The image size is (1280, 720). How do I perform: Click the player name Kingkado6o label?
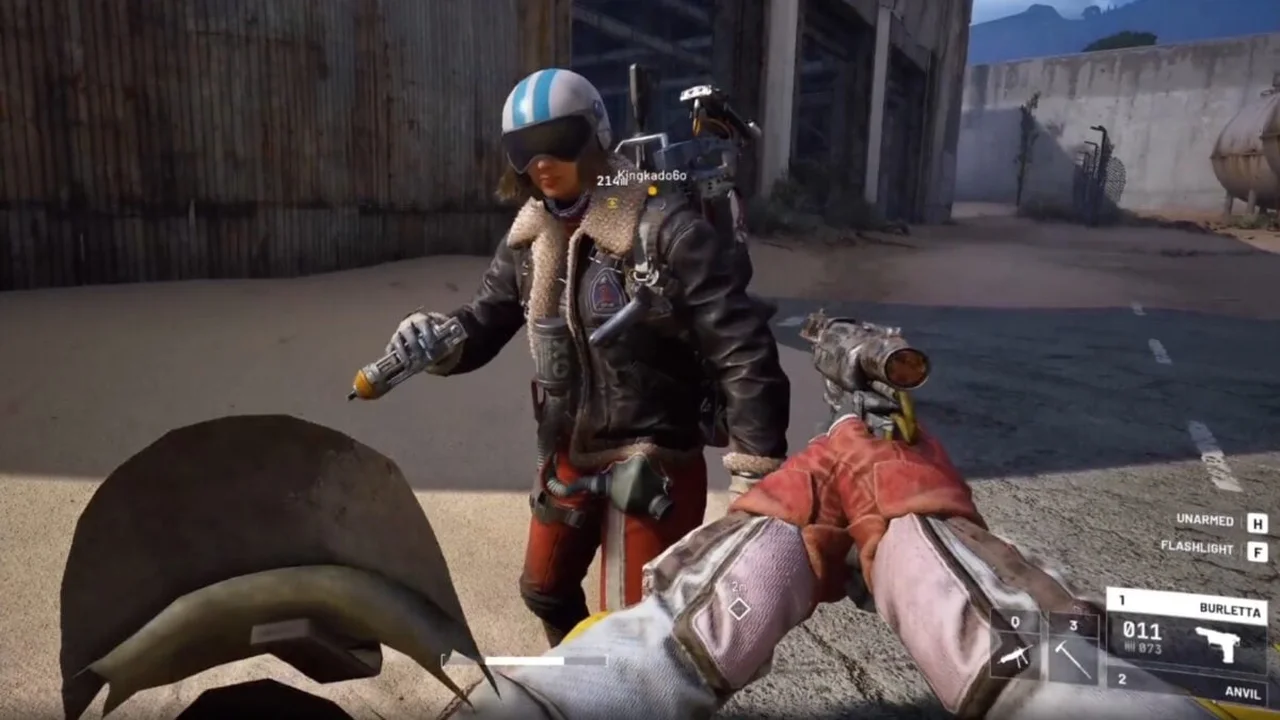(651, 176)
